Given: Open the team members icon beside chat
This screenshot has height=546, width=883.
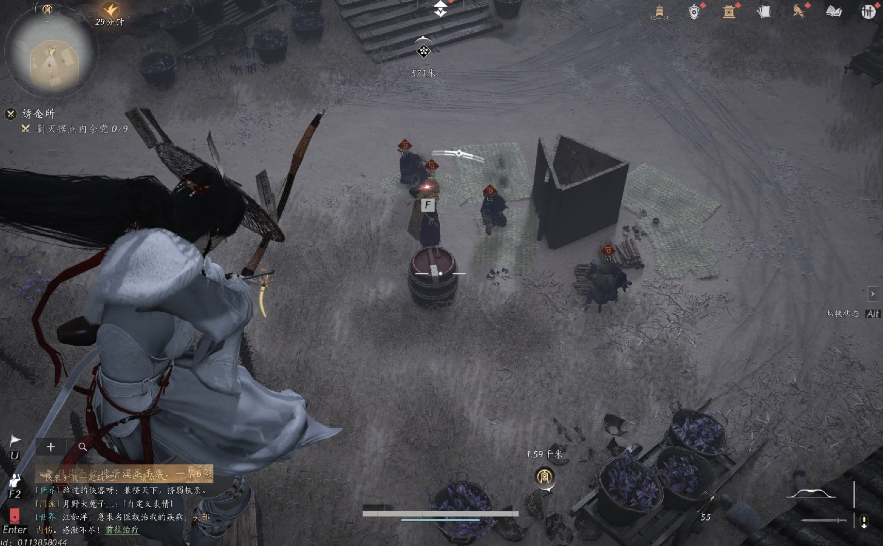Looking at the screenshot, I should coord(15,479).
